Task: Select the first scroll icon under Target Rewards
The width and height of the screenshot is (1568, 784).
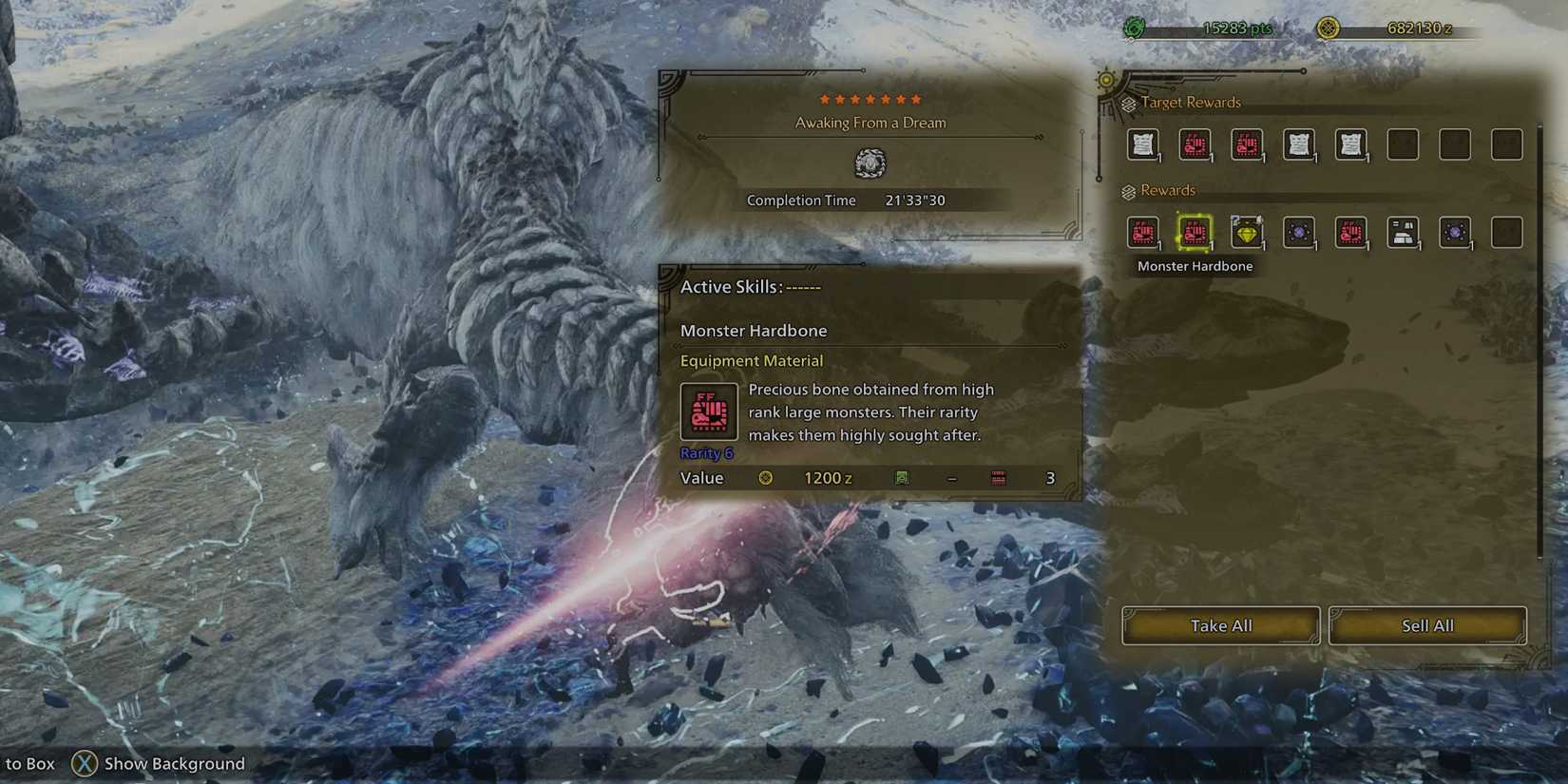Action: (1144, 144)
